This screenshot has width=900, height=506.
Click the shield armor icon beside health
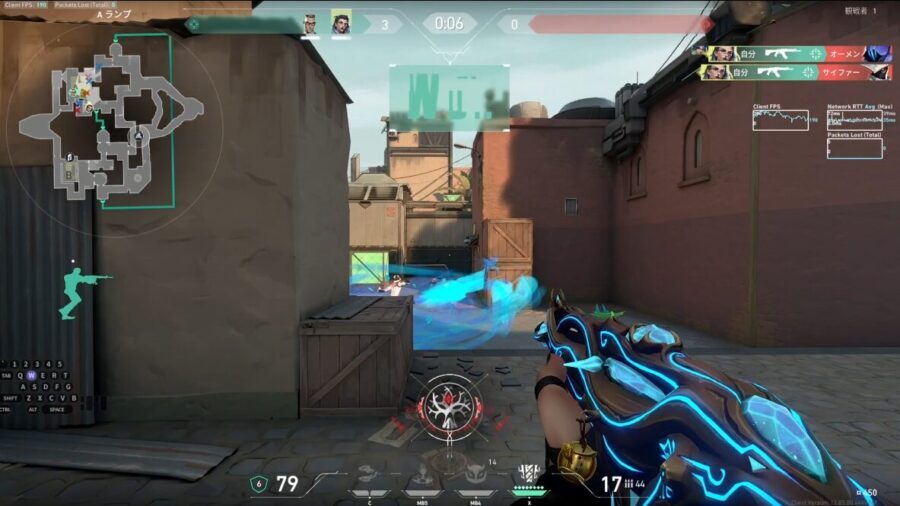click(258, 484)
